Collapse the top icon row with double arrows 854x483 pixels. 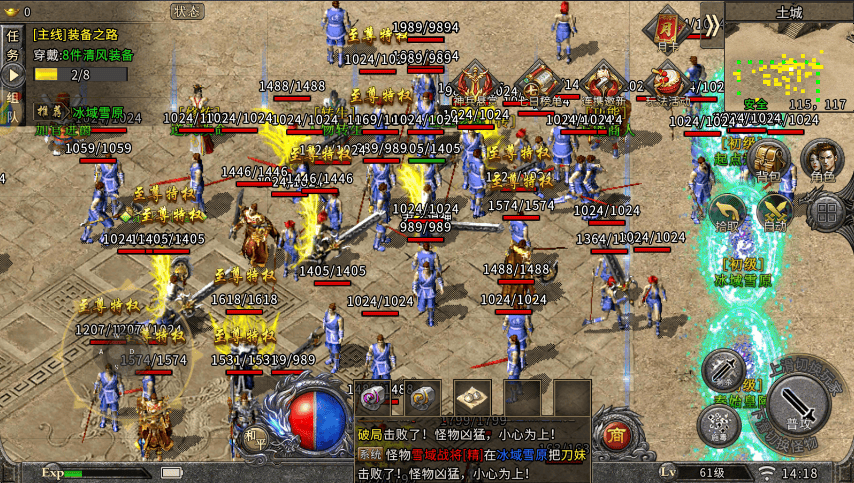tap(711, 24)
